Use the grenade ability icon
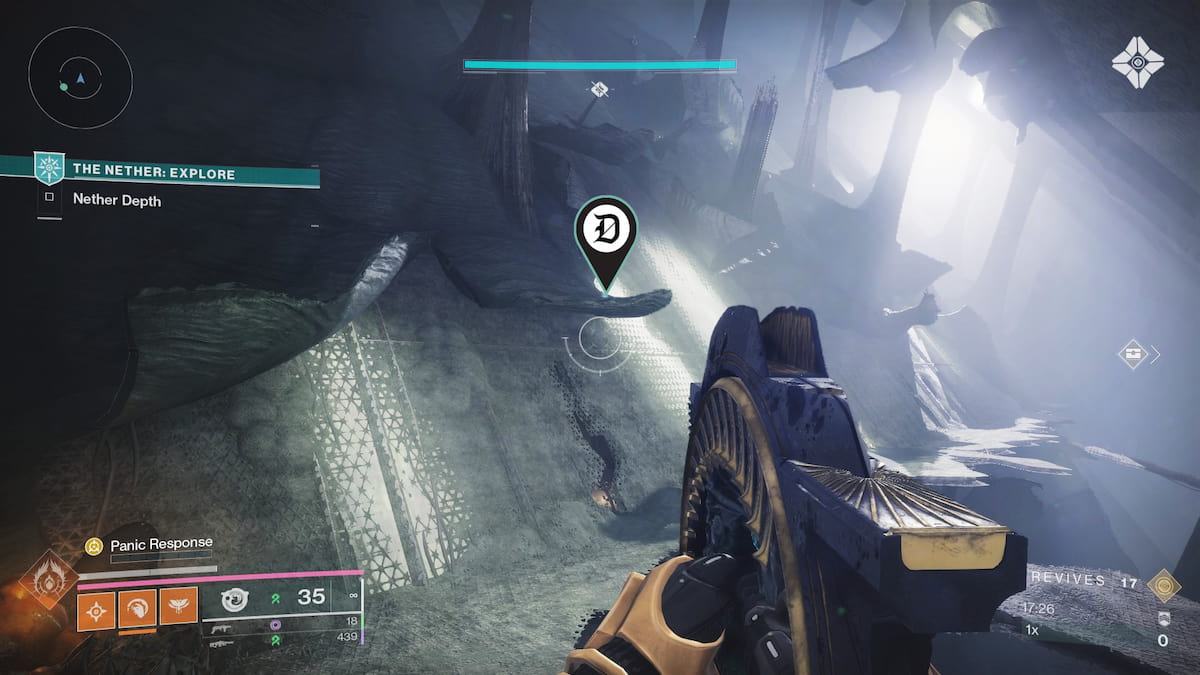Image resolution: width=1200 pixels, height=675 pixels. coord(97,606)
